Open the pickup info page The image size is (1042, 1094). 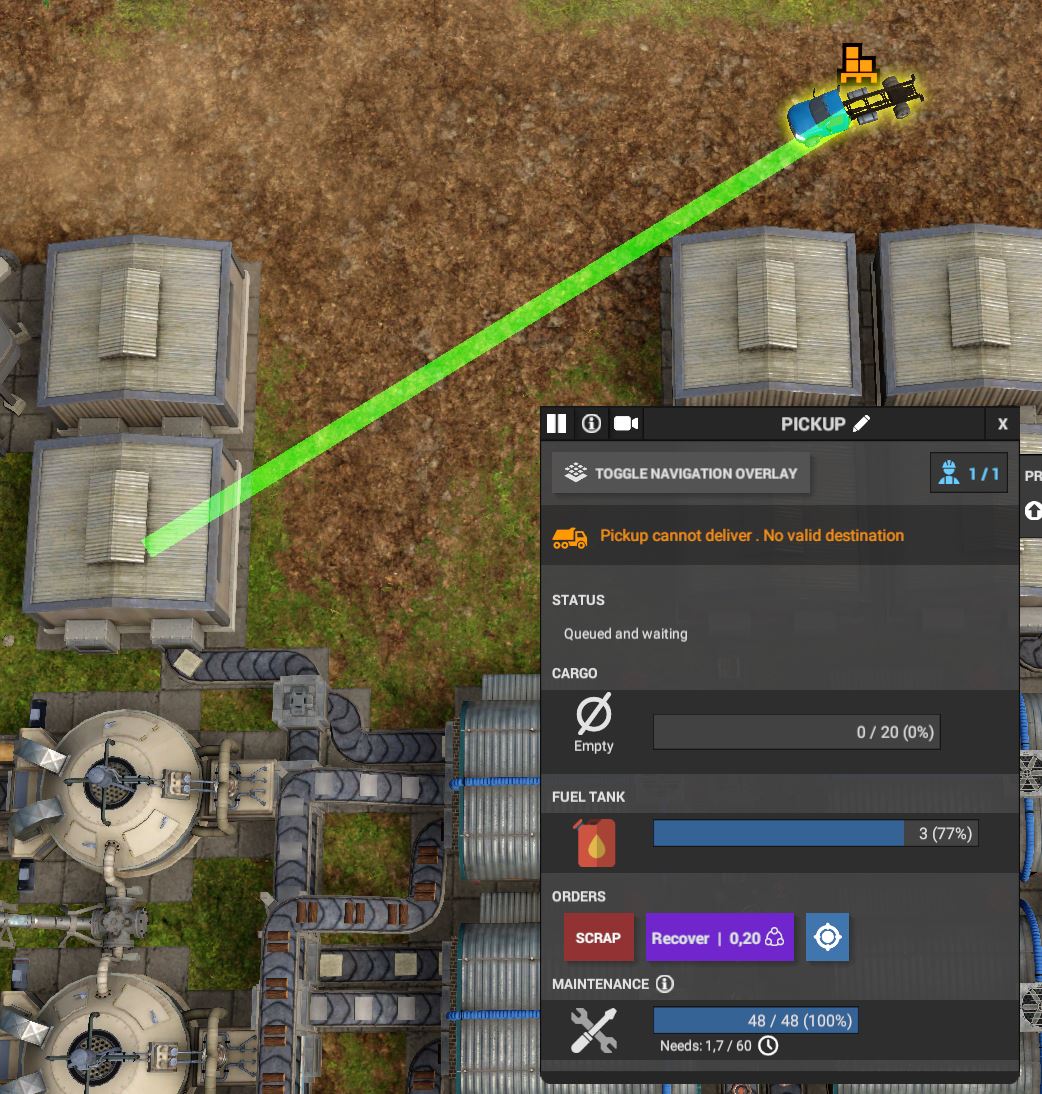click(x=591, y=424)
